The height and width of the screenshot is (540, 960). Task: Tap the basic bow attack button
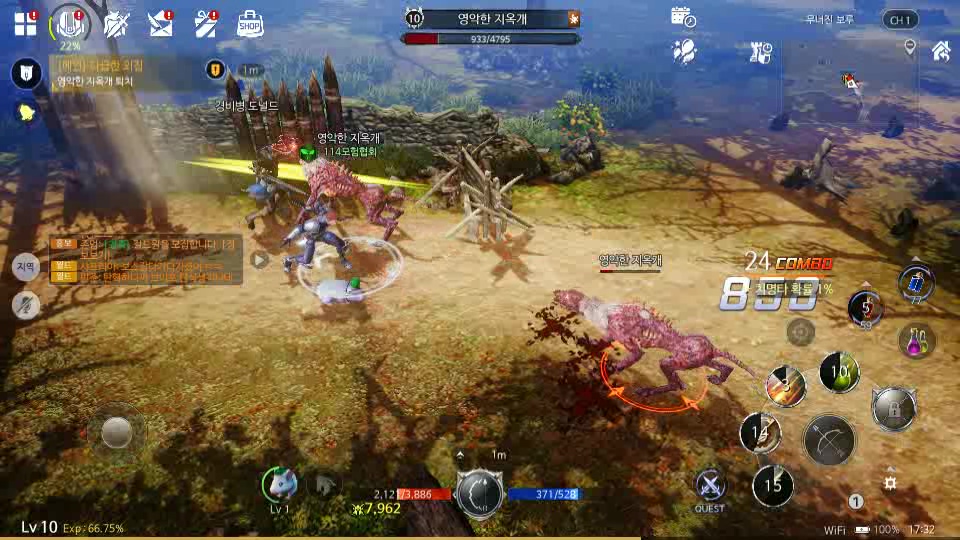click(x=829, y=440)
